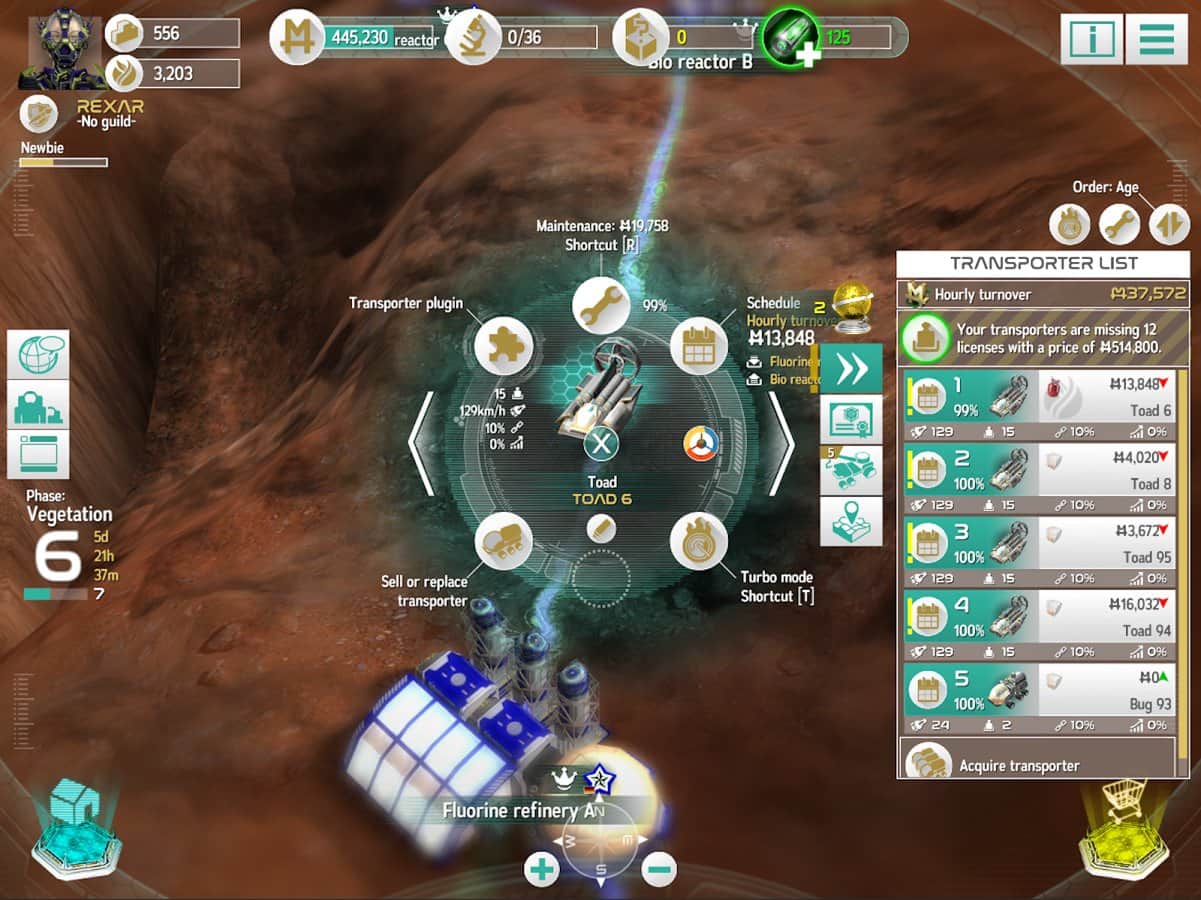
Task: Collapse the transporter list with double arrows
Action: click(851, 368)
